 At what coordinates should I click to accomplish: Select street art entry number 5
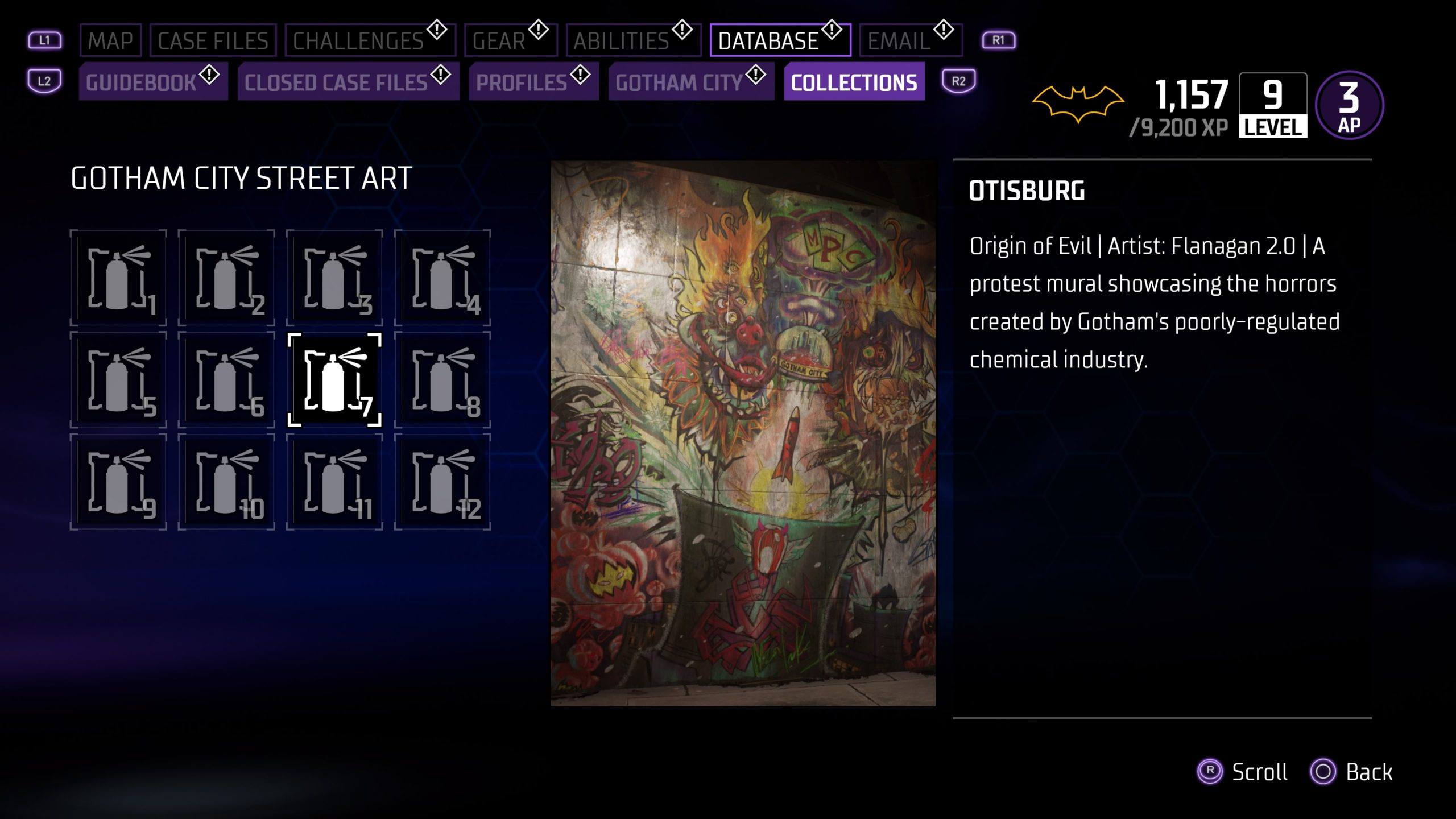(x=118, y=380)
